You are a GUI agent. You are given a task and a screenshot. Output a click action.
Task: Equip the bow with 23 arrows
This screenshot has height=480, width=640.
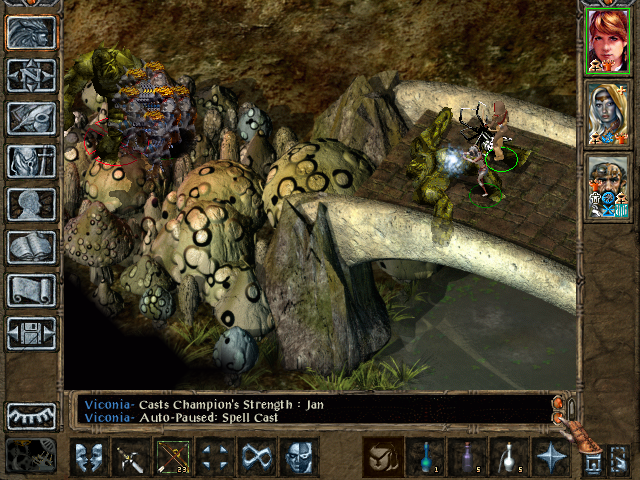pyautogui.click(x=173, y=458)
